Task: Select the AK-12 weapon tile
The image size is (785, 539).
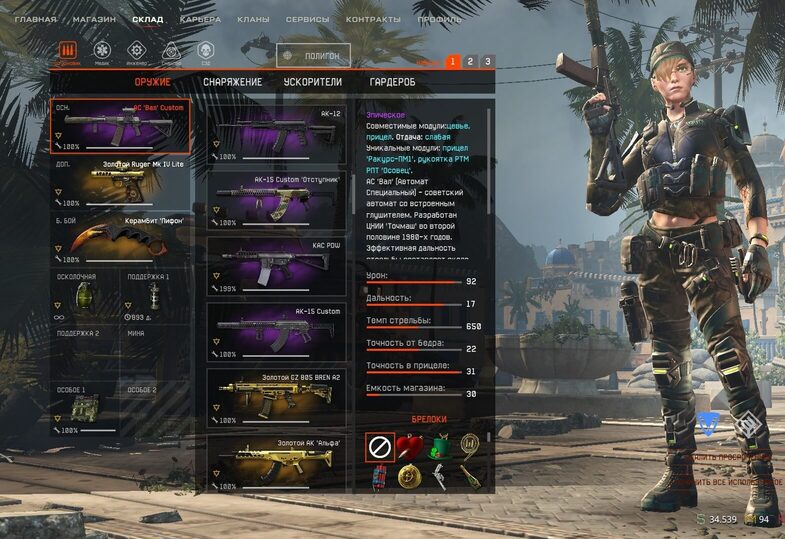Action: (x=277, y=135)
